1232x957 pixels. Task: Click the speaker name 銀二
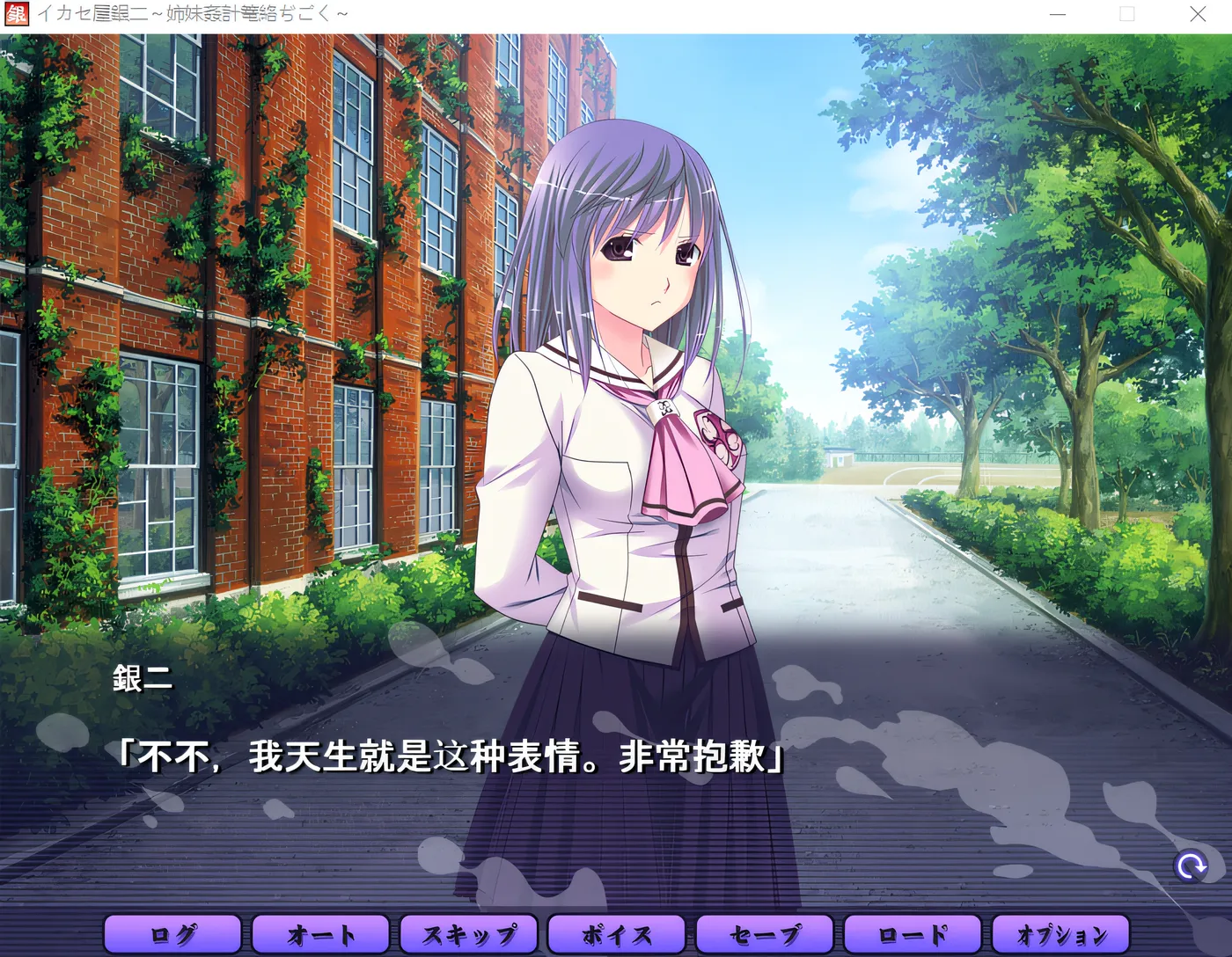[x=141, y=677]
